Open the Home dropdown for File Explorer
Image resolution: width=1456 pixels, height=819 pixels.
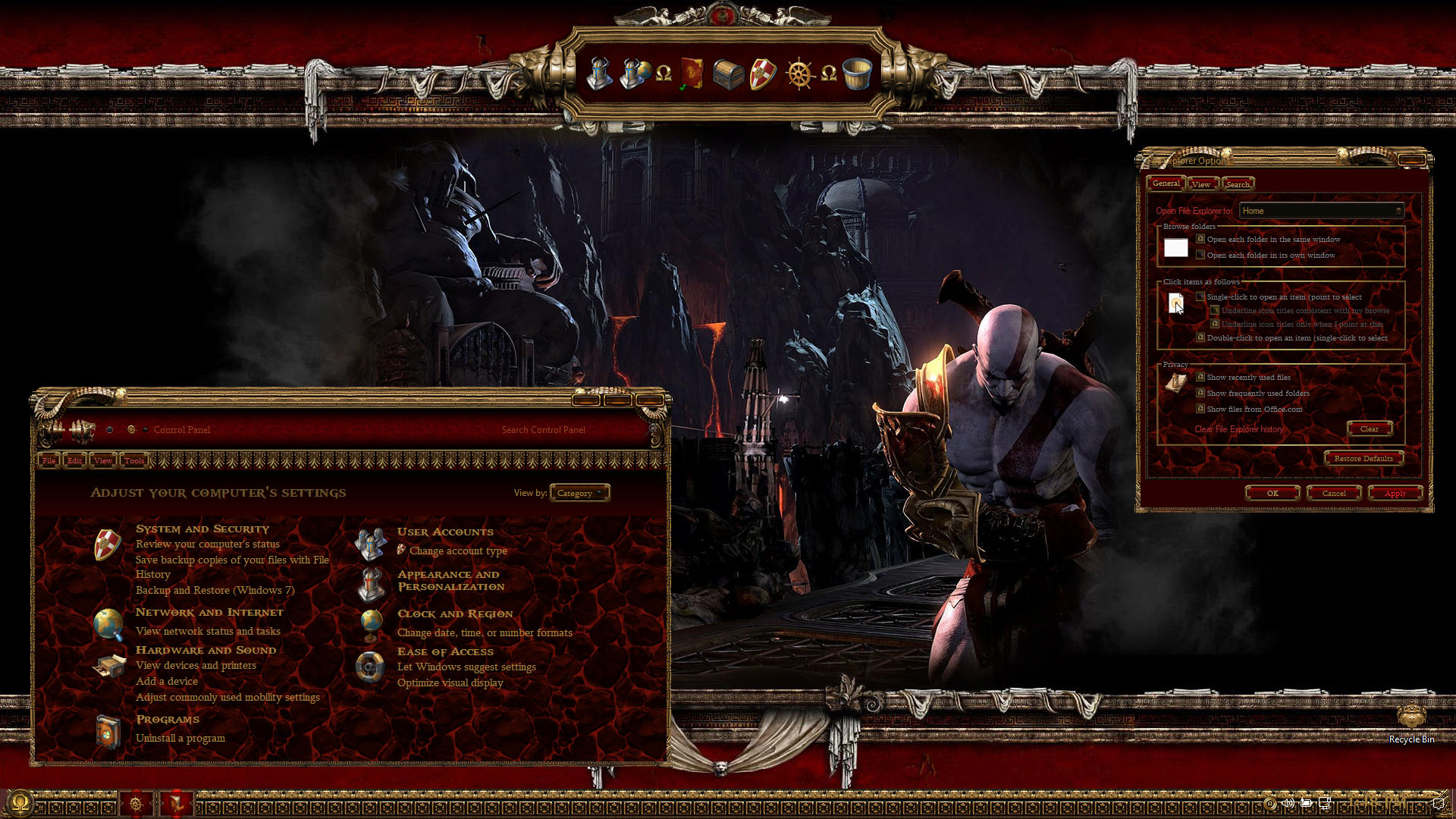pos(1321,211)
